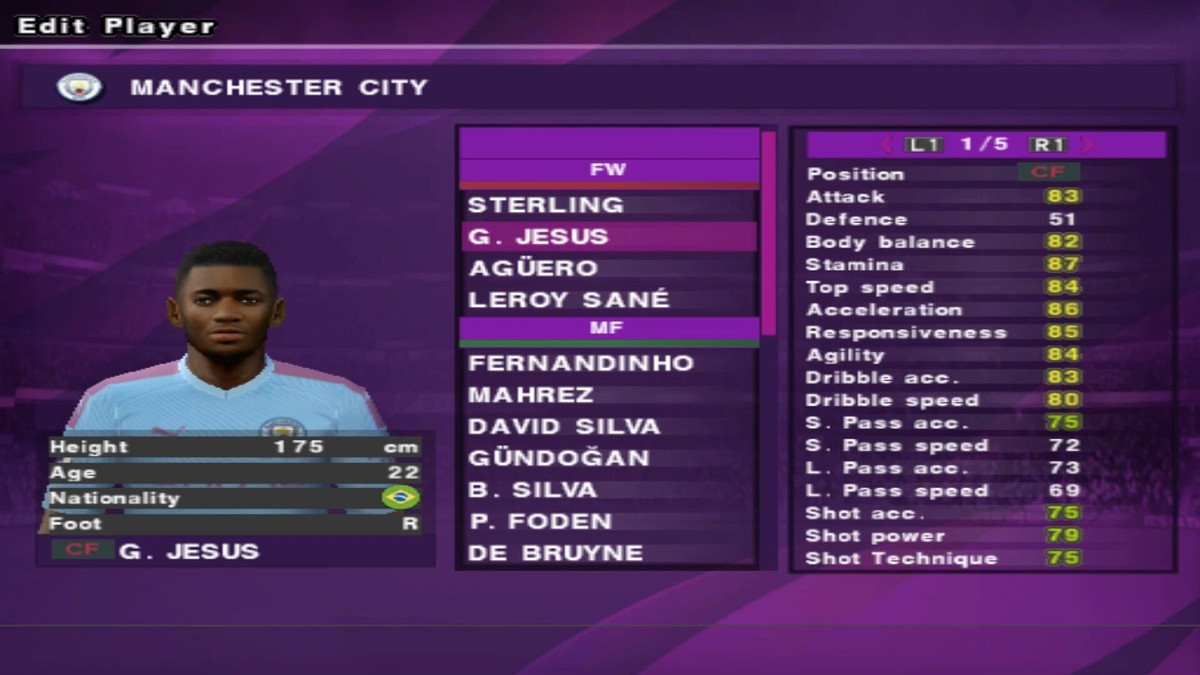Image resolution: width=1200 pixels, height=675 pixels.
Task: Select the Manchester City team header
Action: click(599, 87)
